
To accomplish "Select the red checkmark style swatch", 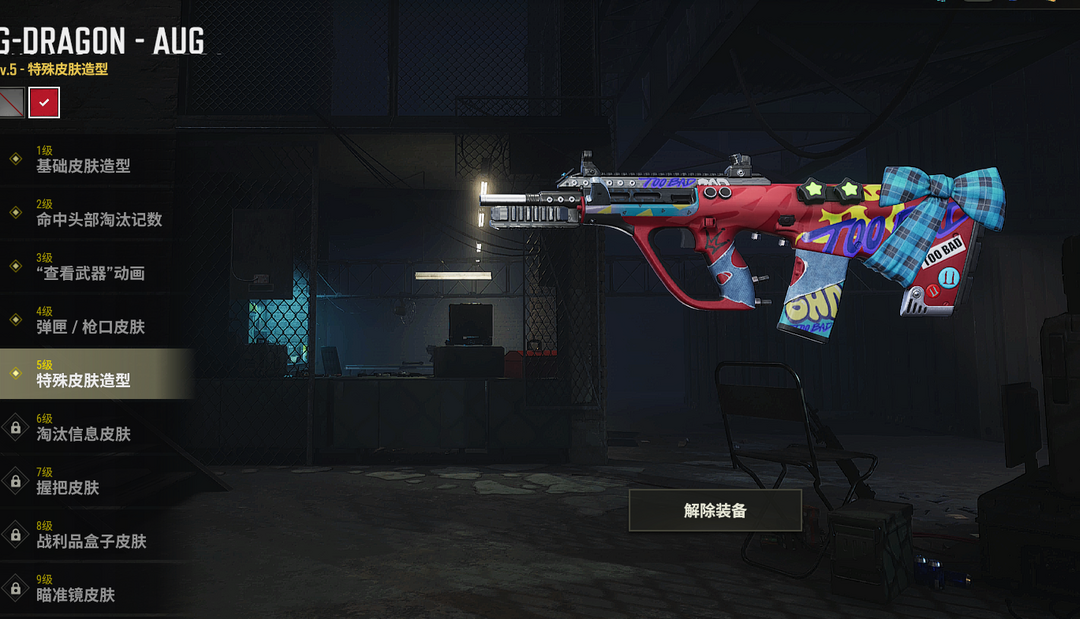I will 44,102.
